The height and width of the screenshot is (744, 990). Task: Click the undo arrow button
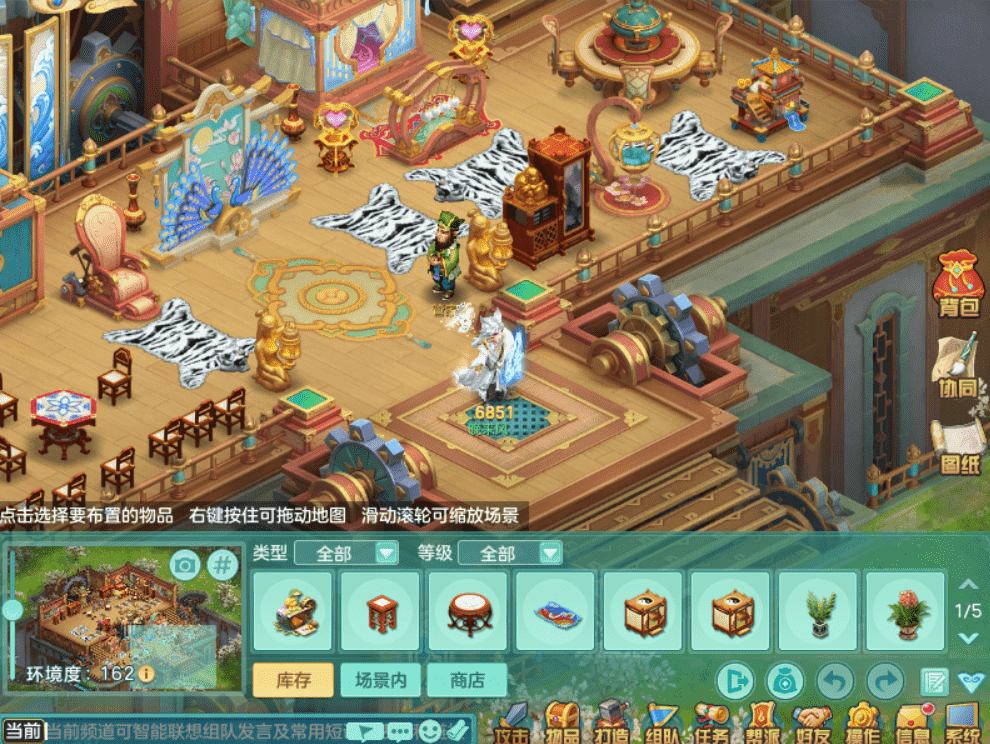click(835, 682)
